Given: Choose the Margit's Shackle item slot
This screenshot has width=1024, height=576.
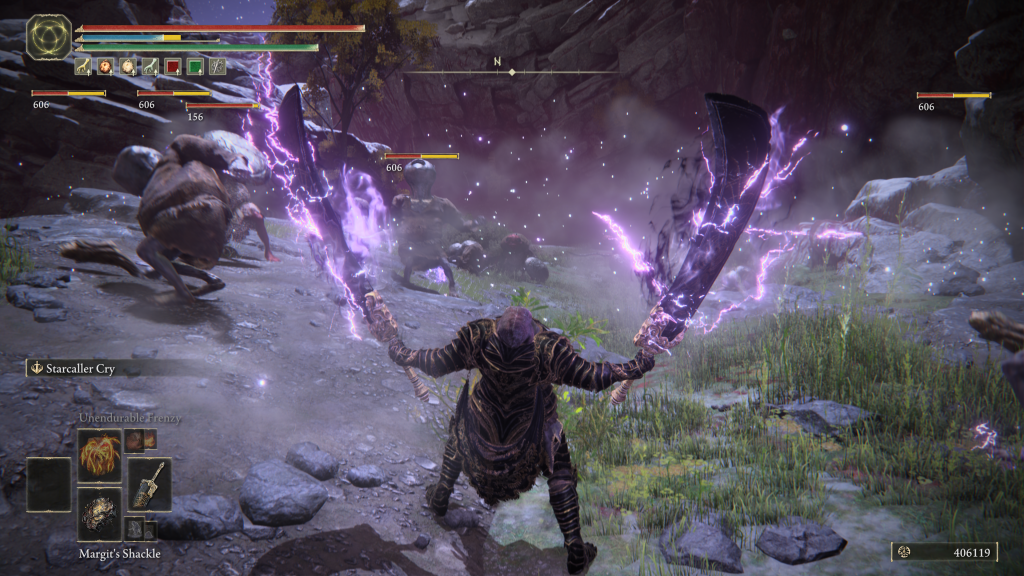Looking at the screenshot, I should (x=99, y=513).
